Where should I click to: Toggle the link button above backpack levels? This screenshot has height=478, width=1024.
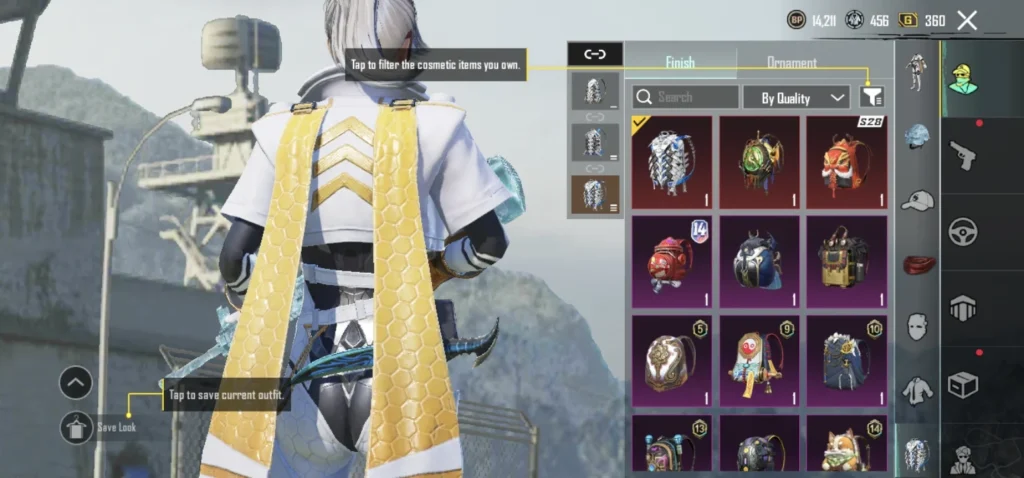pos(594,54)
